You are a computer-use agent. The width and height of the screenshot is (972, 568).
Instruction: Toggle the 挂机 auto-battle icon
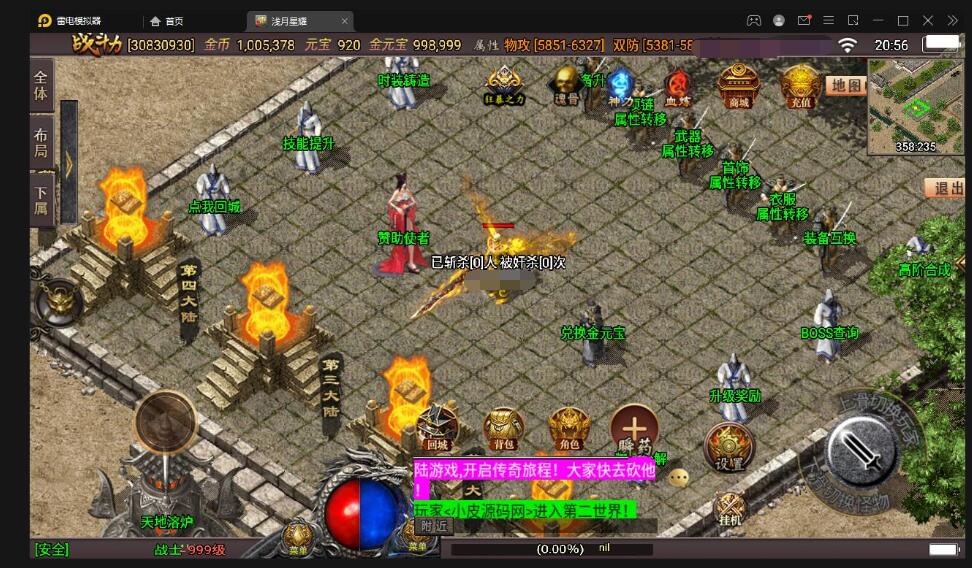(730, 508)
